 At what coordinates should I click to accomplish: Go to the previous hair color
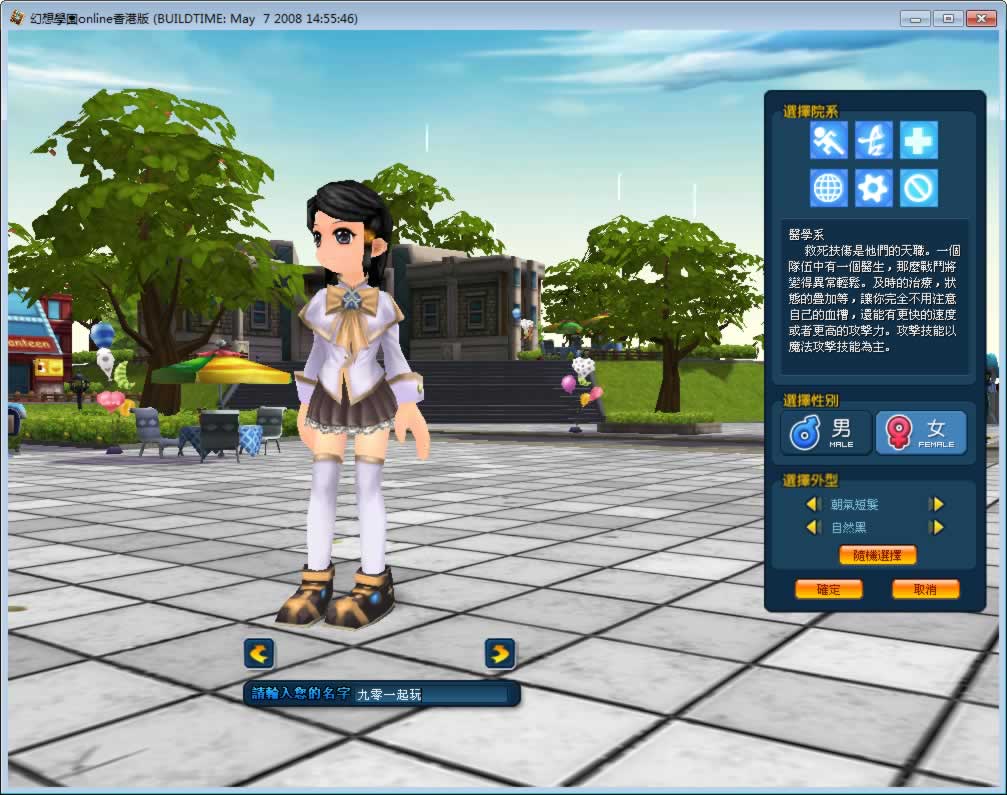(x=812, y=527)
